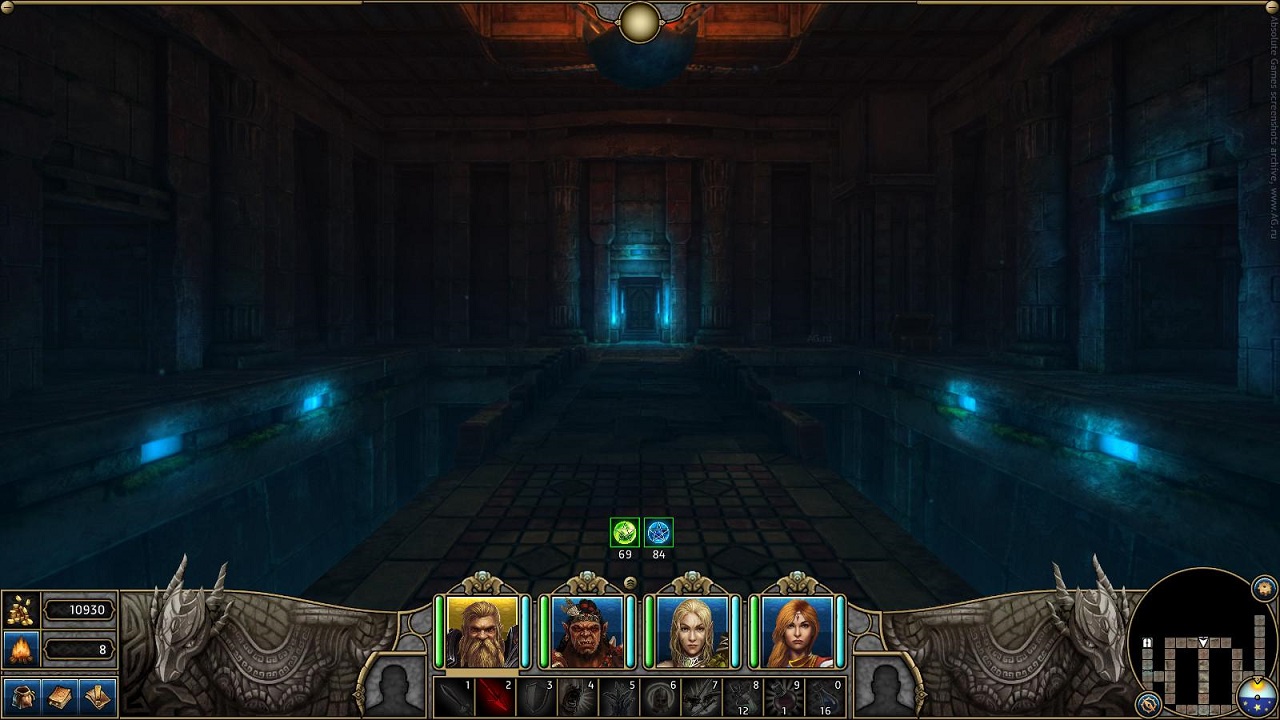Screen dimensions: 1280x720
Task: Click the green pentagram buff icon
Action: pos(625,532)
